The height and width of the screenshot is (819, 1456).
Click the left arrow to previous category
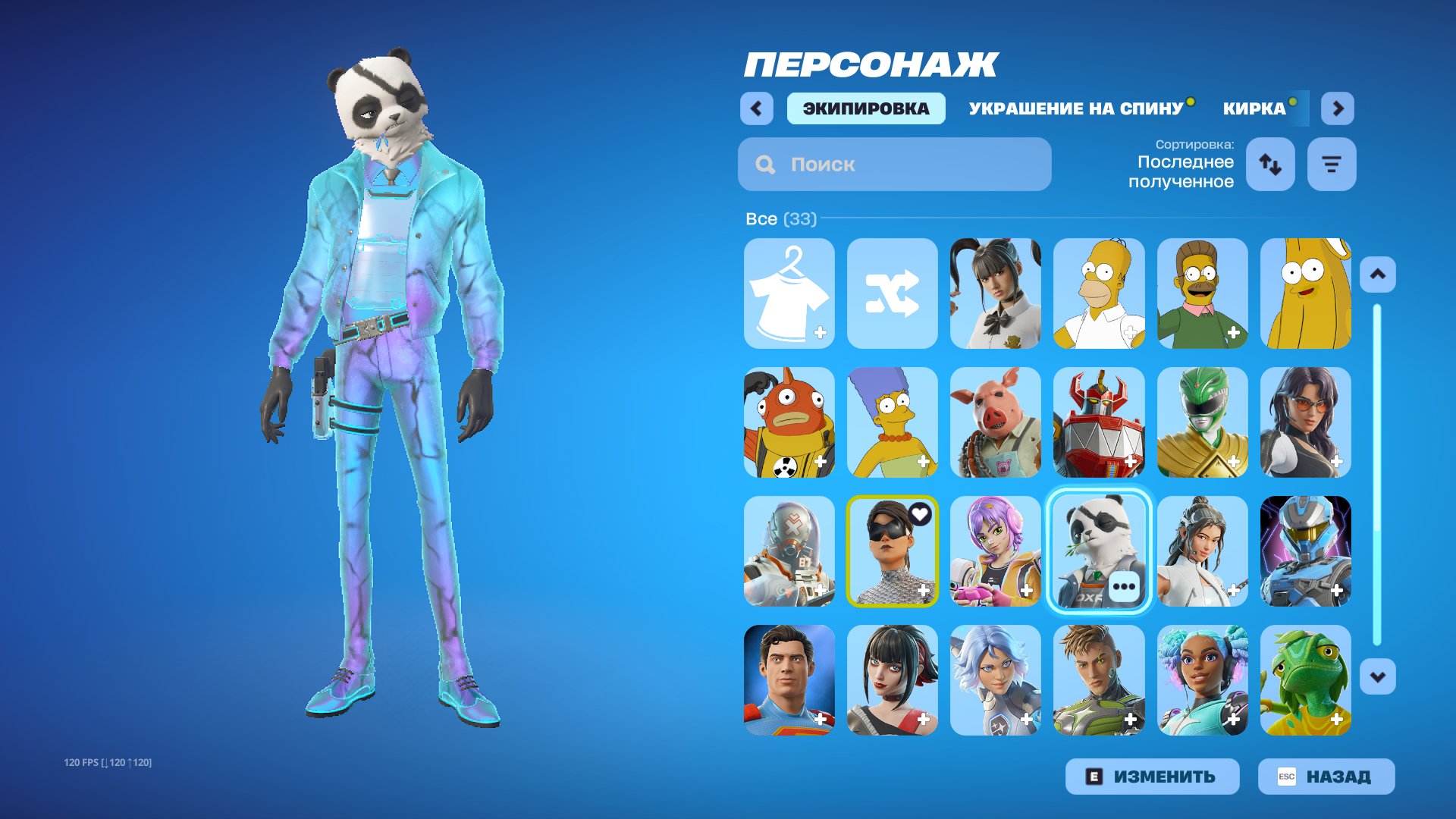tap(756, 108)
